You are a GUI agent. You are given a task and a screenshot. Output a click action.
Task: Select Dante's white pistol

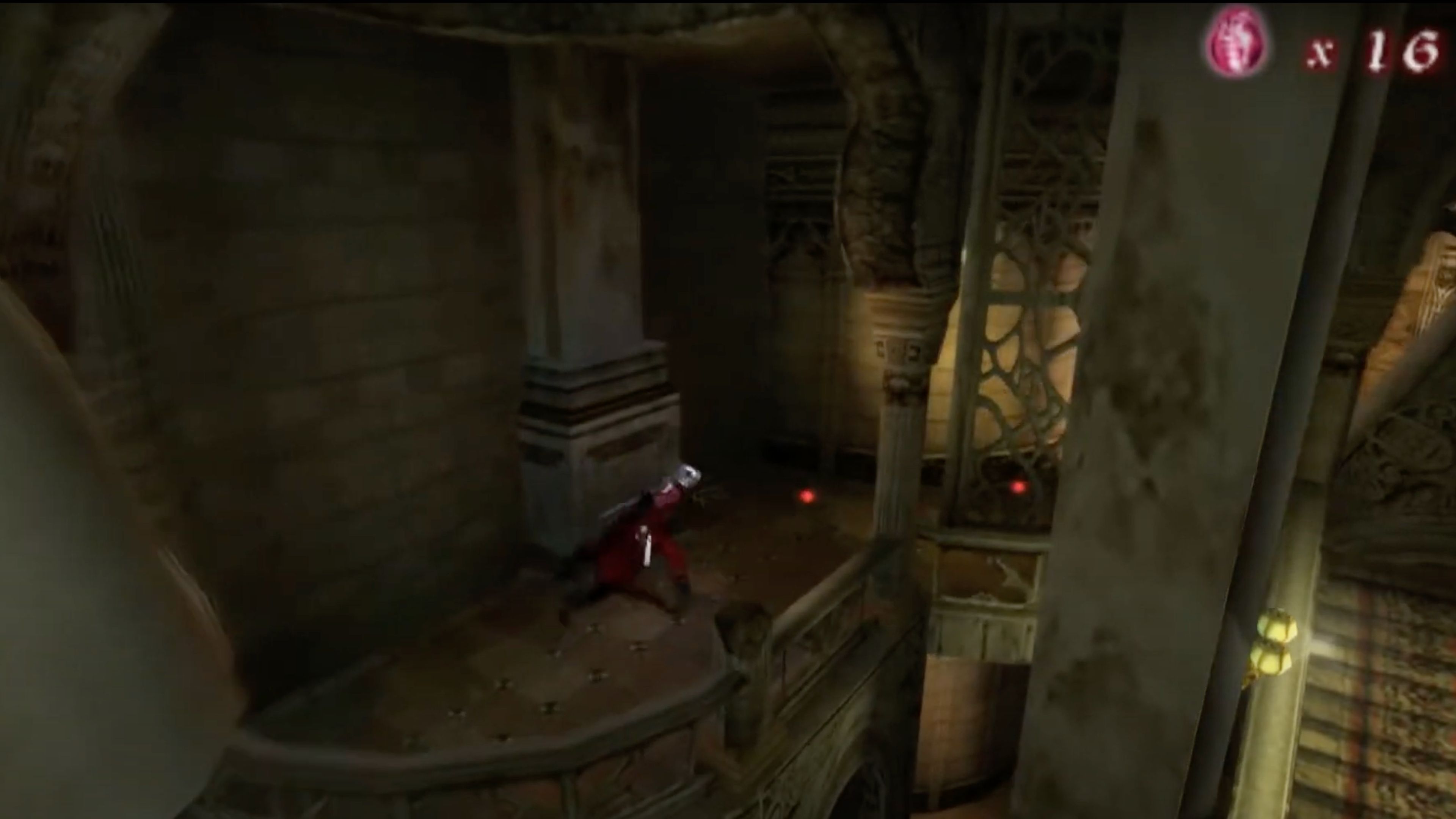(646, 546)
